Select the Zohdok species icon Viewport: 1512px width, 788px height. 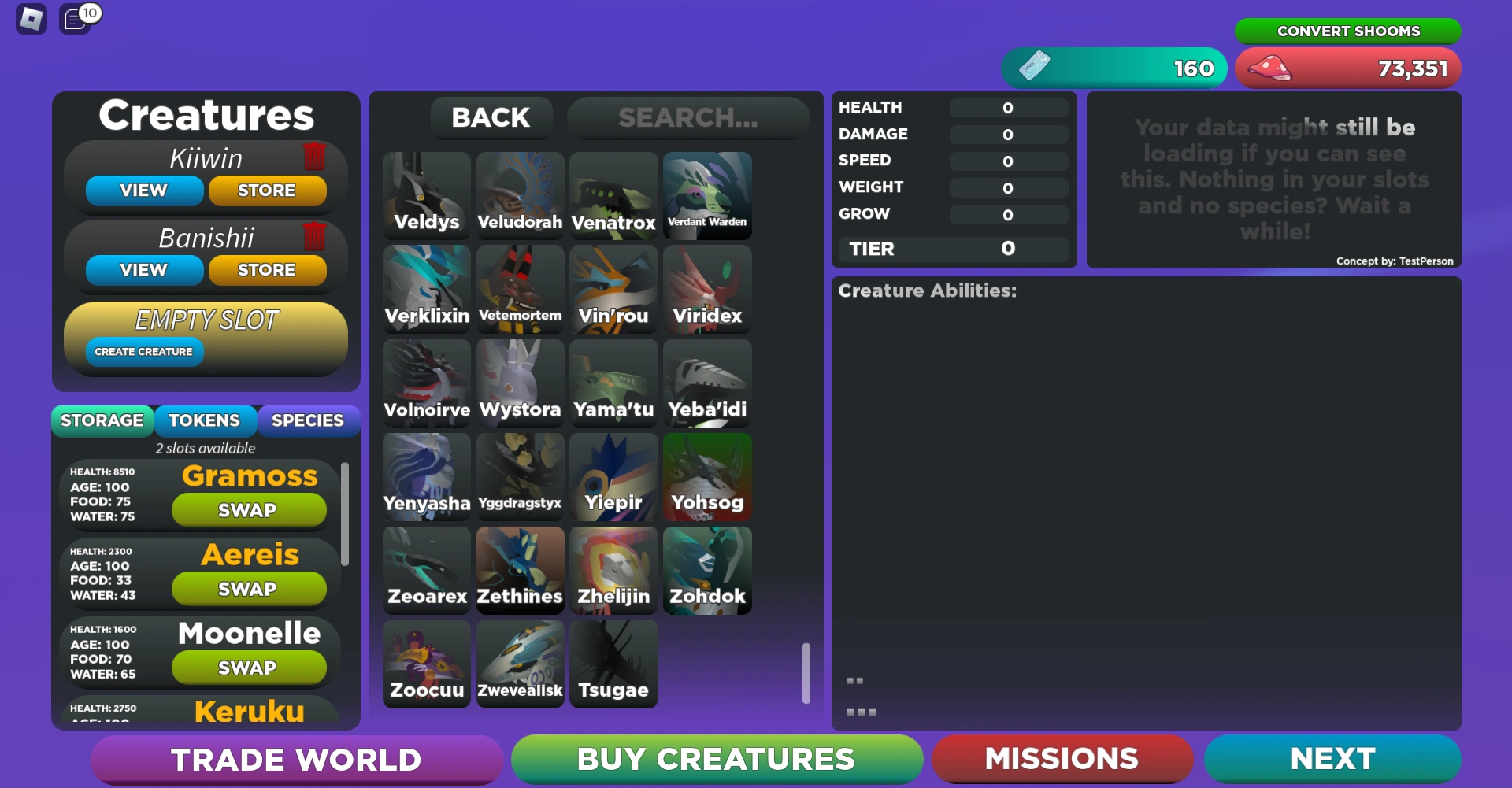click(706, 570)
